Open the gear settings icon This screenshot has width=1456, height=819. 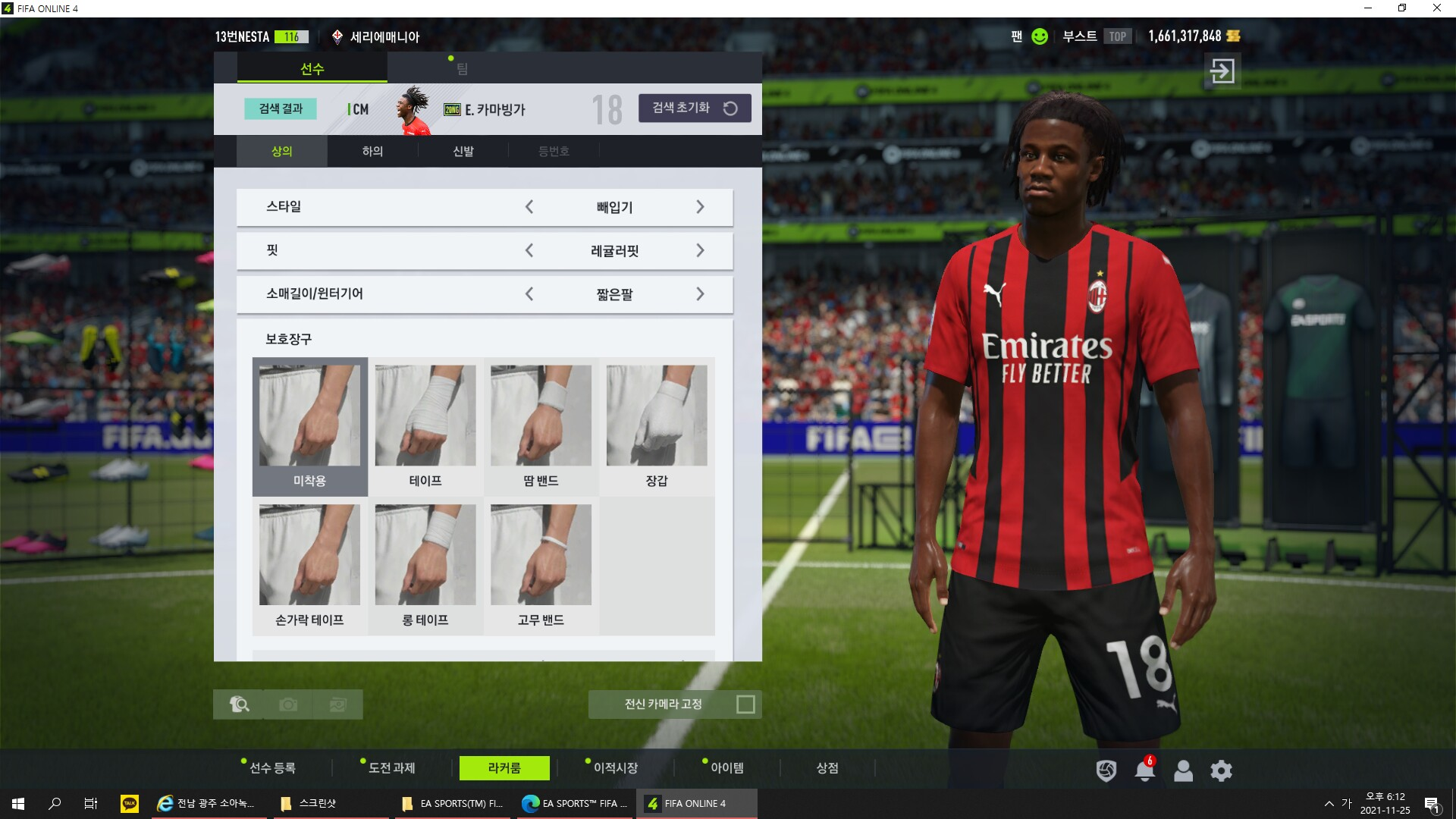1221,771
